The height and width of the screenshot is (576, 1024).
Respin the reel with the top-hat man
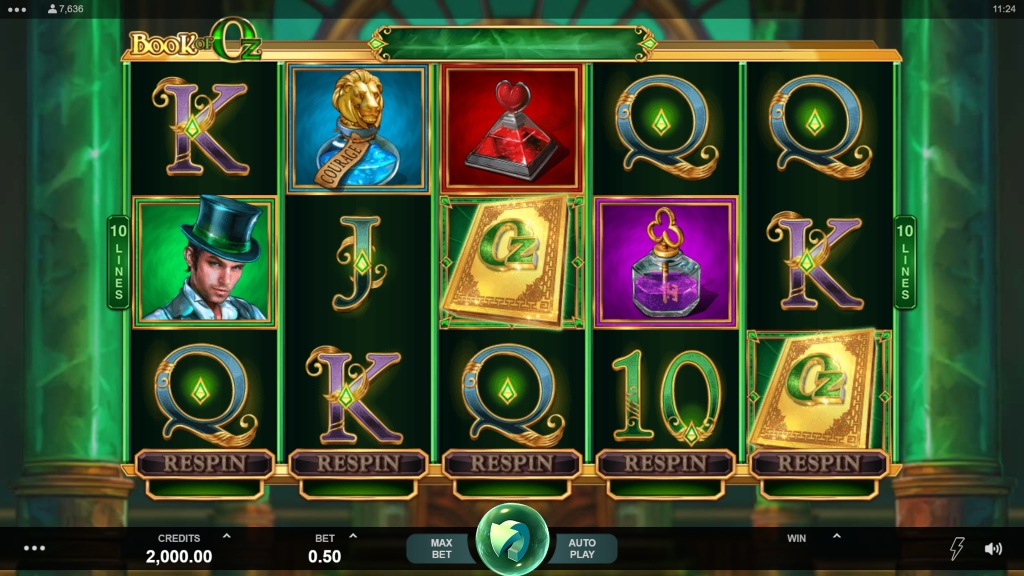tap(204, 464)
